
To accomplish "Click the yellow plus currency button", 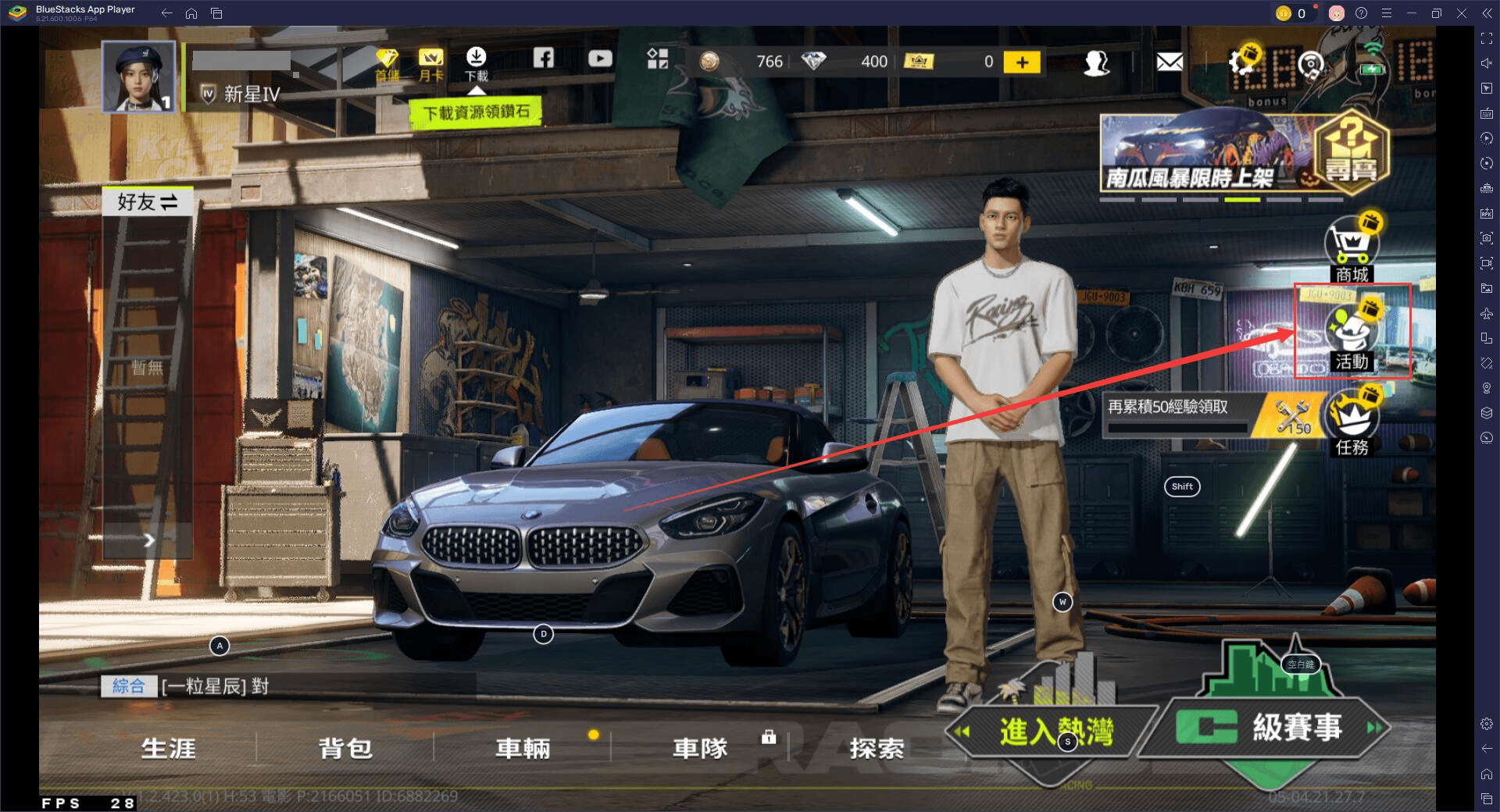I will coord(1021,62).
